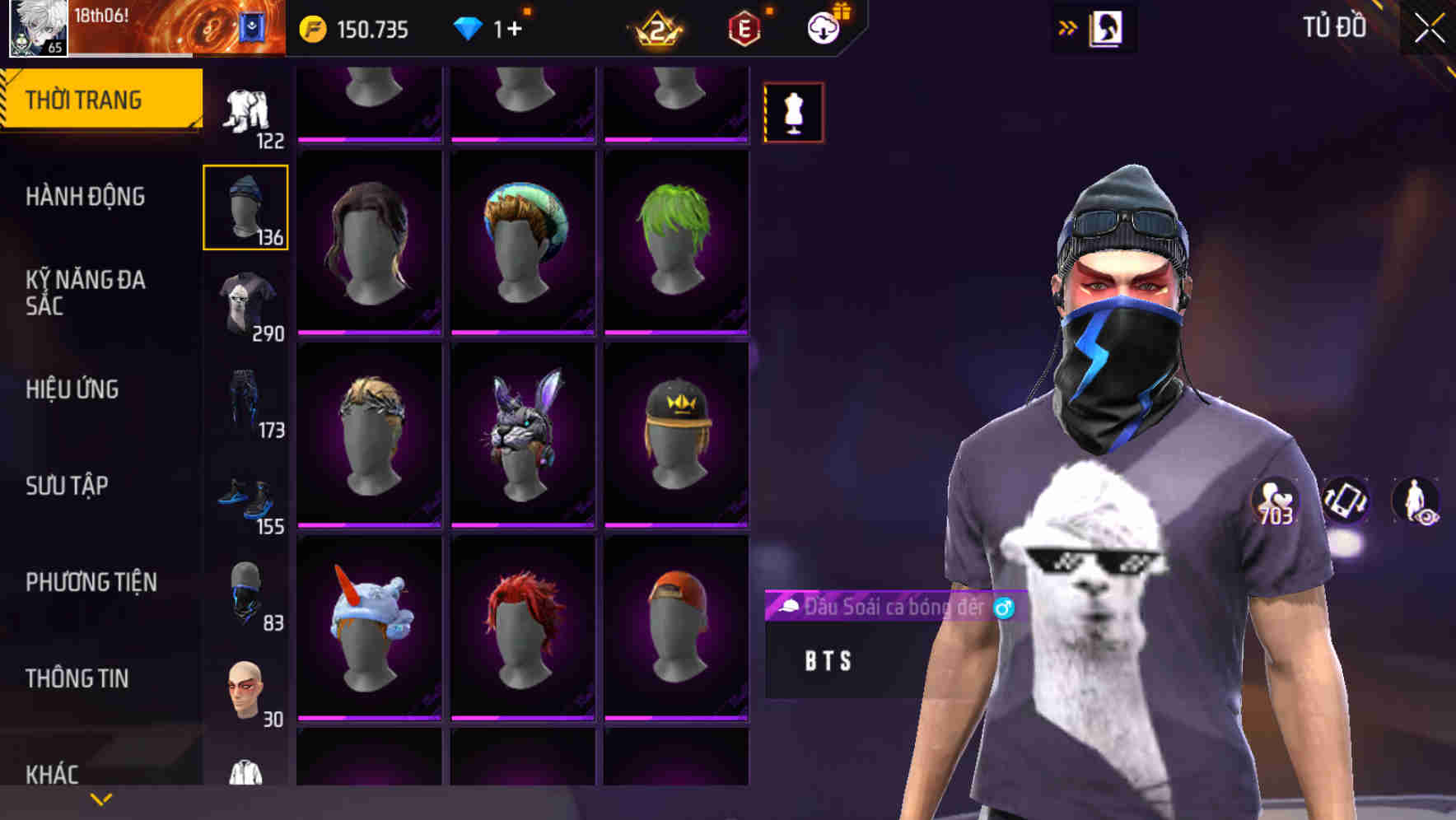Toggle the shirts category with 290 items
Image resolution: width=1456 pixels, height=820 pixels.
point(245,303)
